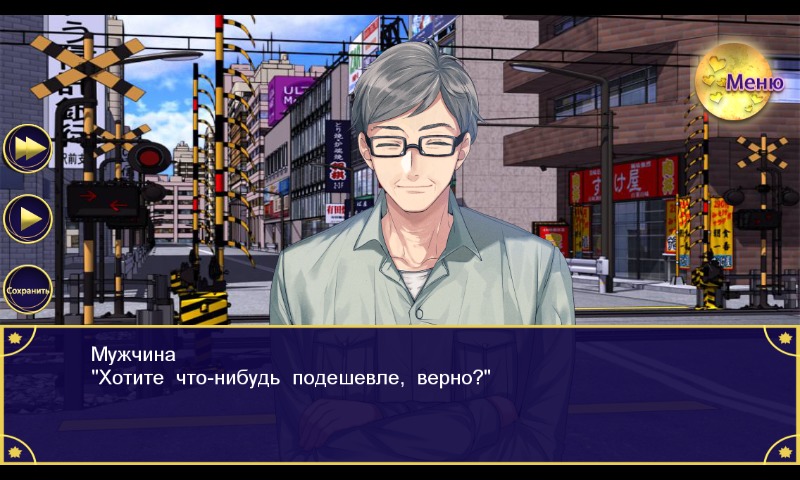Viewport: 800px width, 480px height.
Task: Click the auto-play arrow button
Action: [x=28, y=218]
